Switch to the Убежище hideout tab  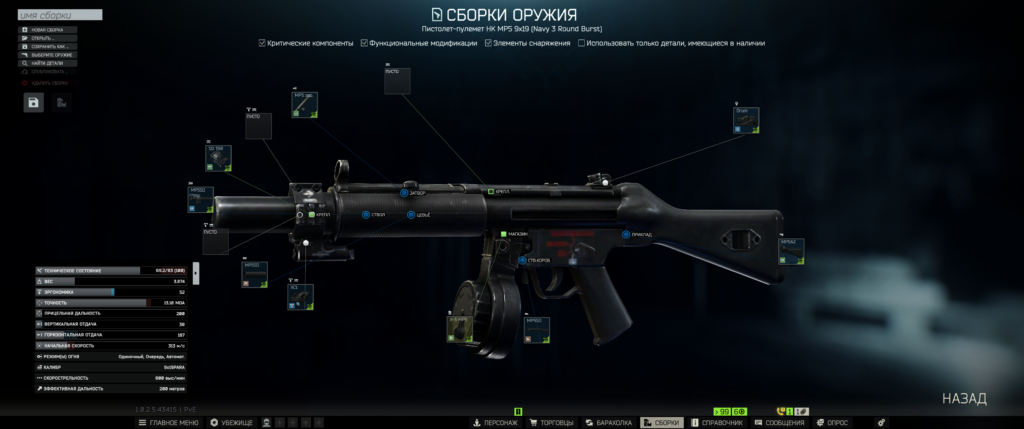pyautogui.click(x=232, y=423)
